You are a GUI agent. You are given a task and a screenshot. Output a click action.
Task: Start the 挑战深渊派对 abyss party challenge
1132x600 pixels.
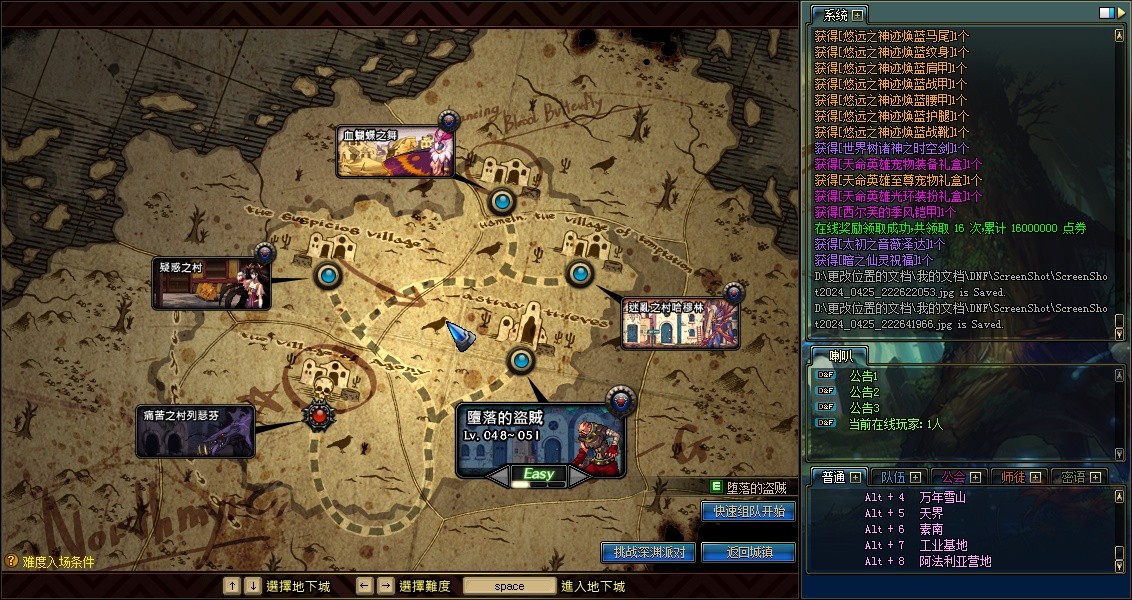pyautogui.click(x=648, y=552)
